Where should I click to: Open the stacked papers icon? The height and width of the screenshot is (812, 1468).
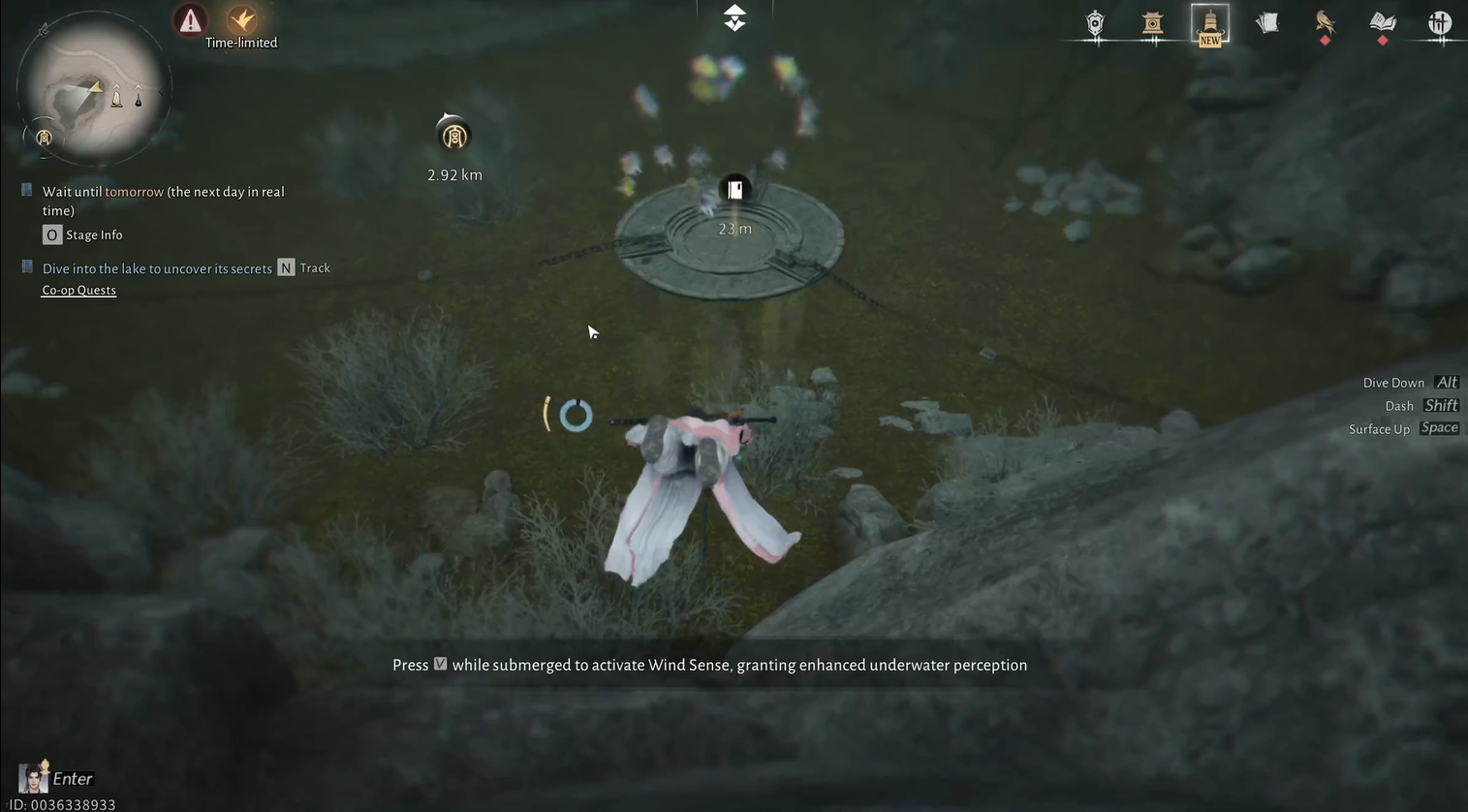[1267, 23]
